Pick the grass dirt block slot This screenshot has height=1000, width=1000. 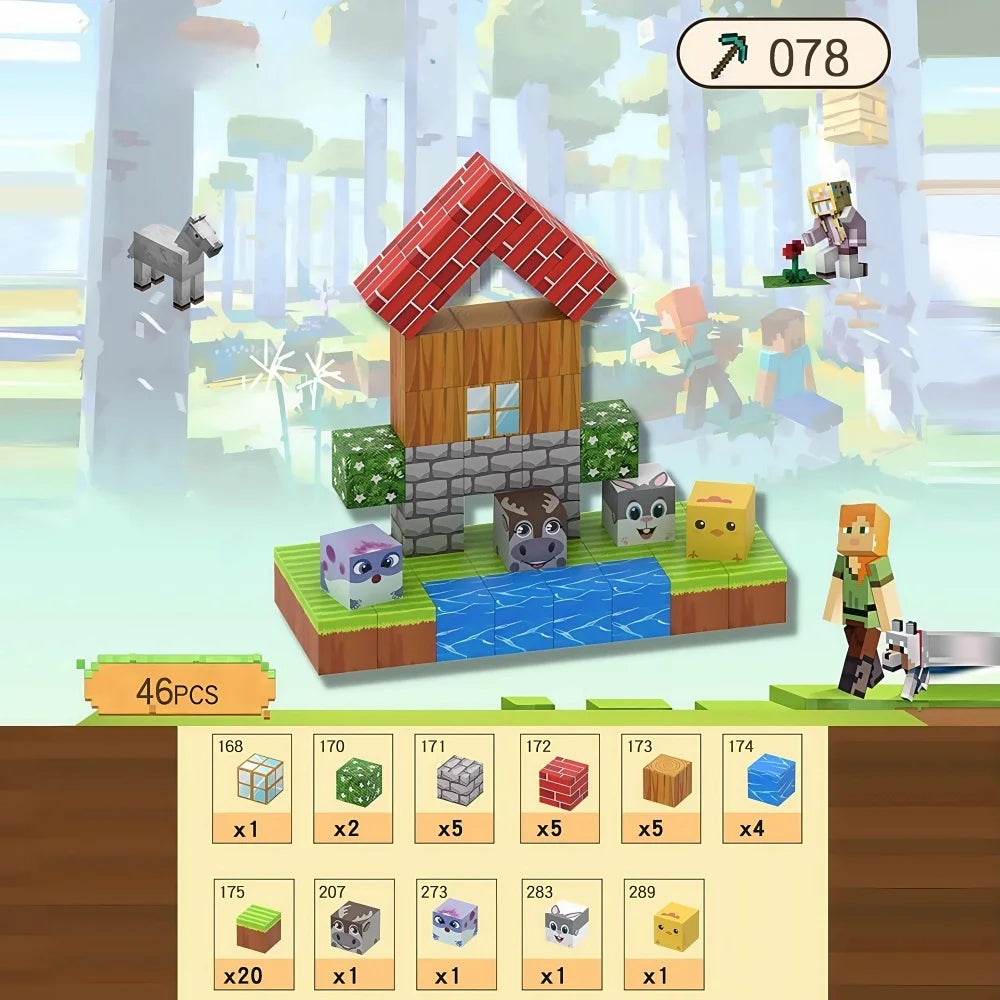(x=254, y=934)
